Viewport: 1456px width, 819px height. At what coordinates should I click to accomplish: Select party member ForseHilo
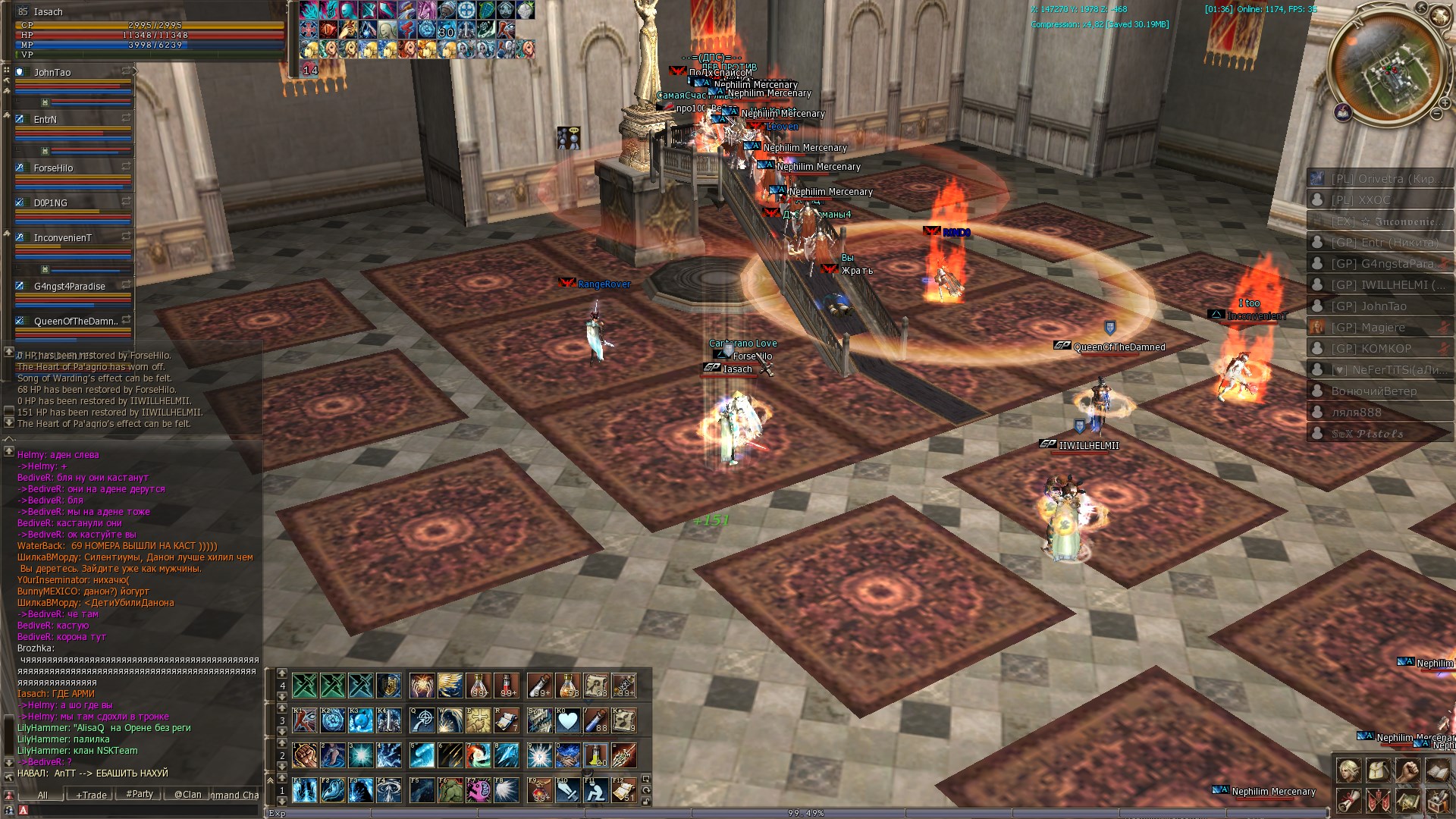tap(53, 168)
